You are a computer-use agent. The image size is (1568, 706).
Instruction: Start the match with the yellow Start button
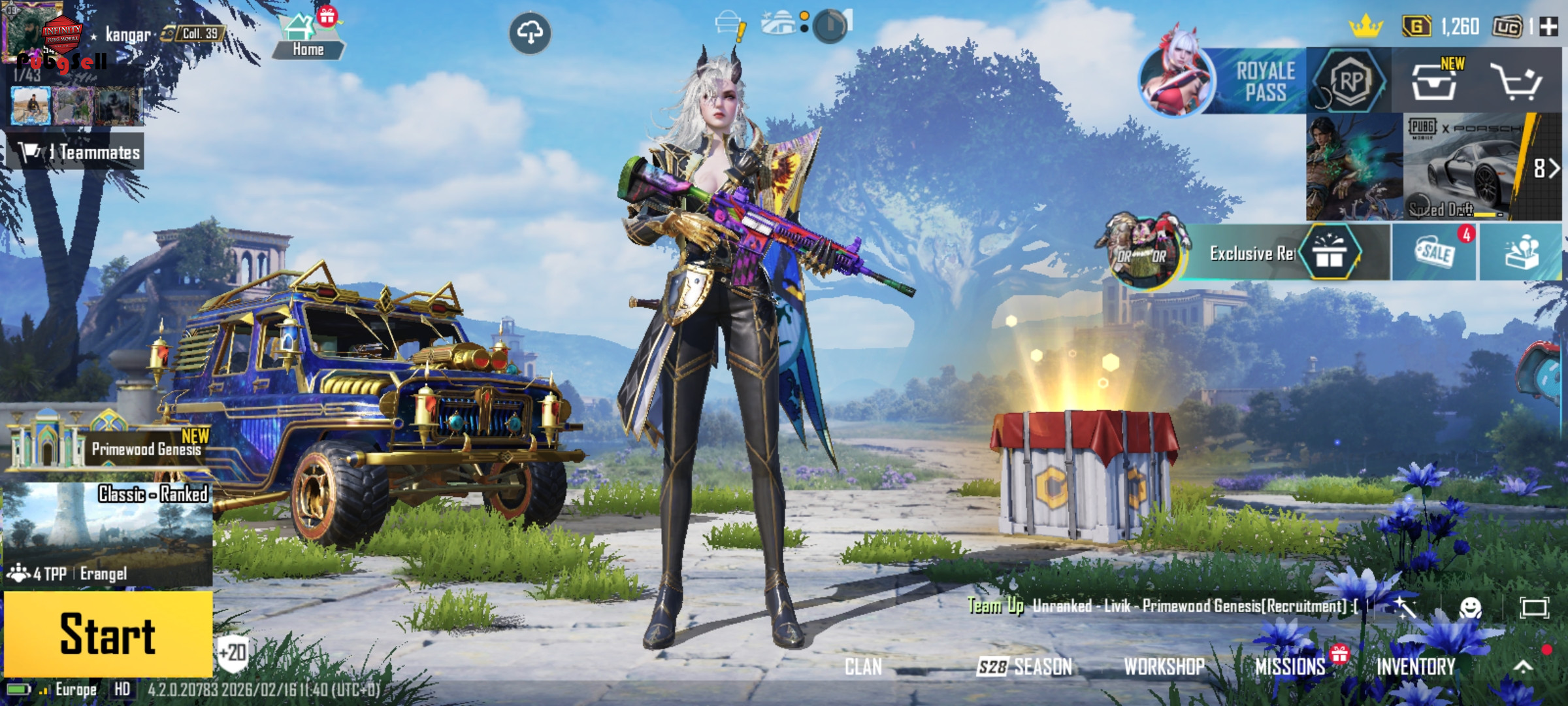click(108, 633)
